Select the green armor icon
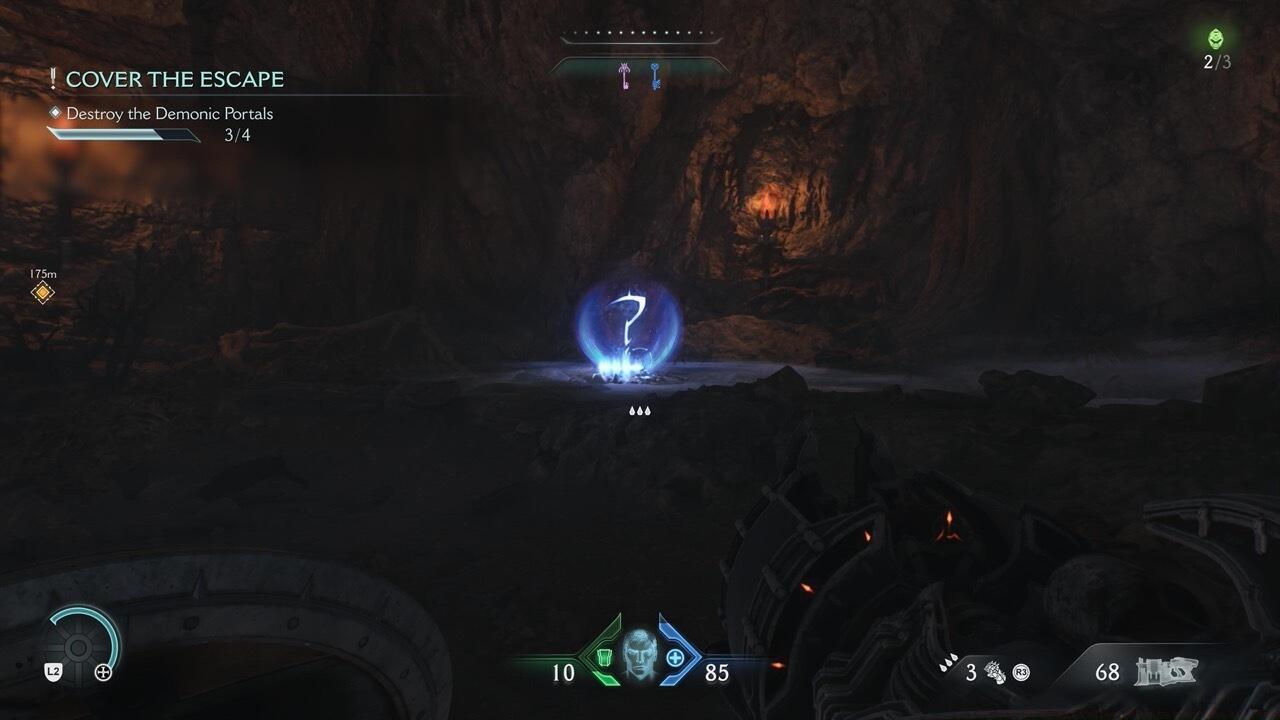Screen dimensions: 1280x720 tap(604, 658)
